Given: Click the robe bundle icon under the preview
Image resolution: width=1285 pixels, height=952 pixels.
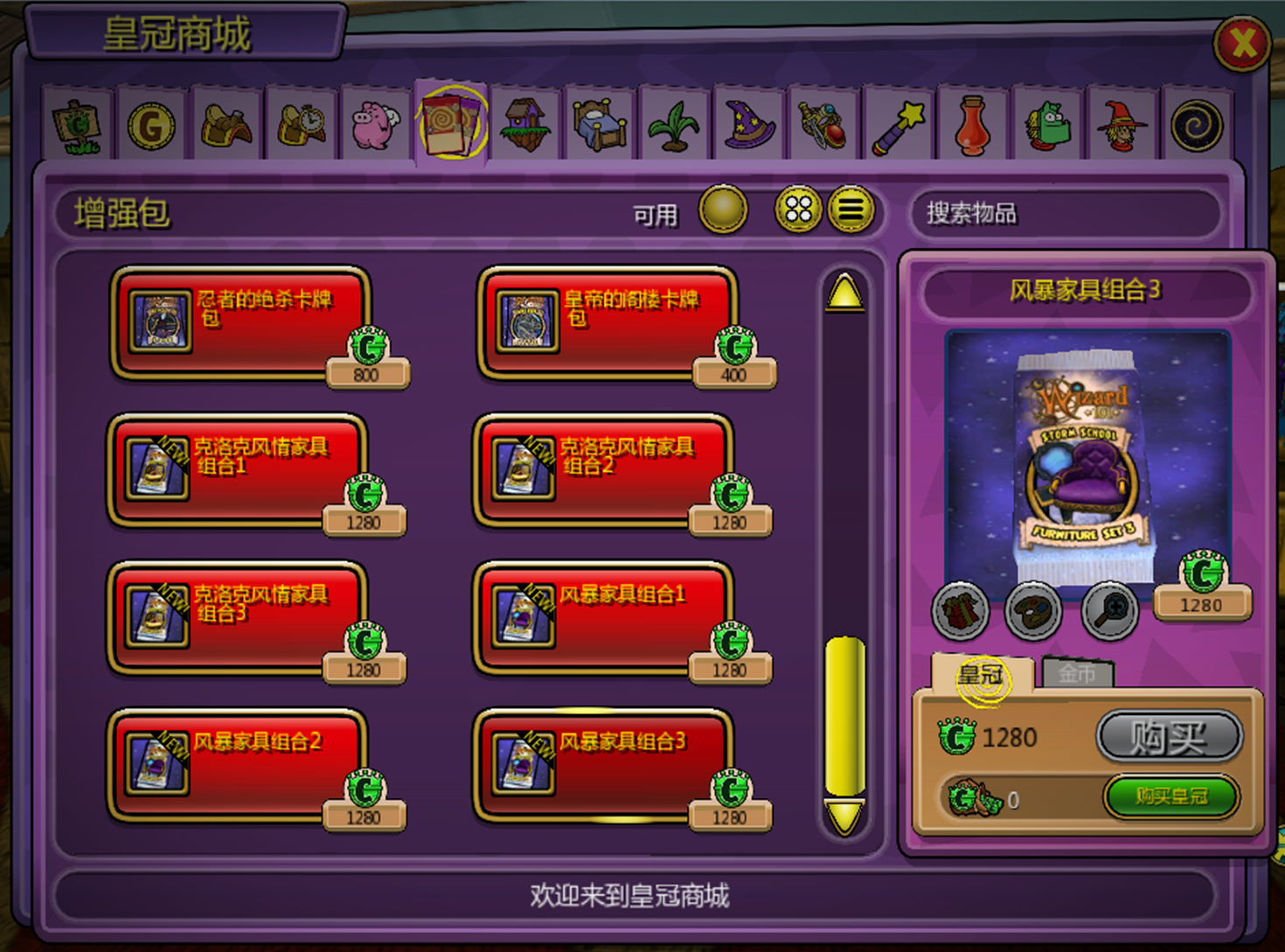Looking at the screenshot, I should point(960,612).
